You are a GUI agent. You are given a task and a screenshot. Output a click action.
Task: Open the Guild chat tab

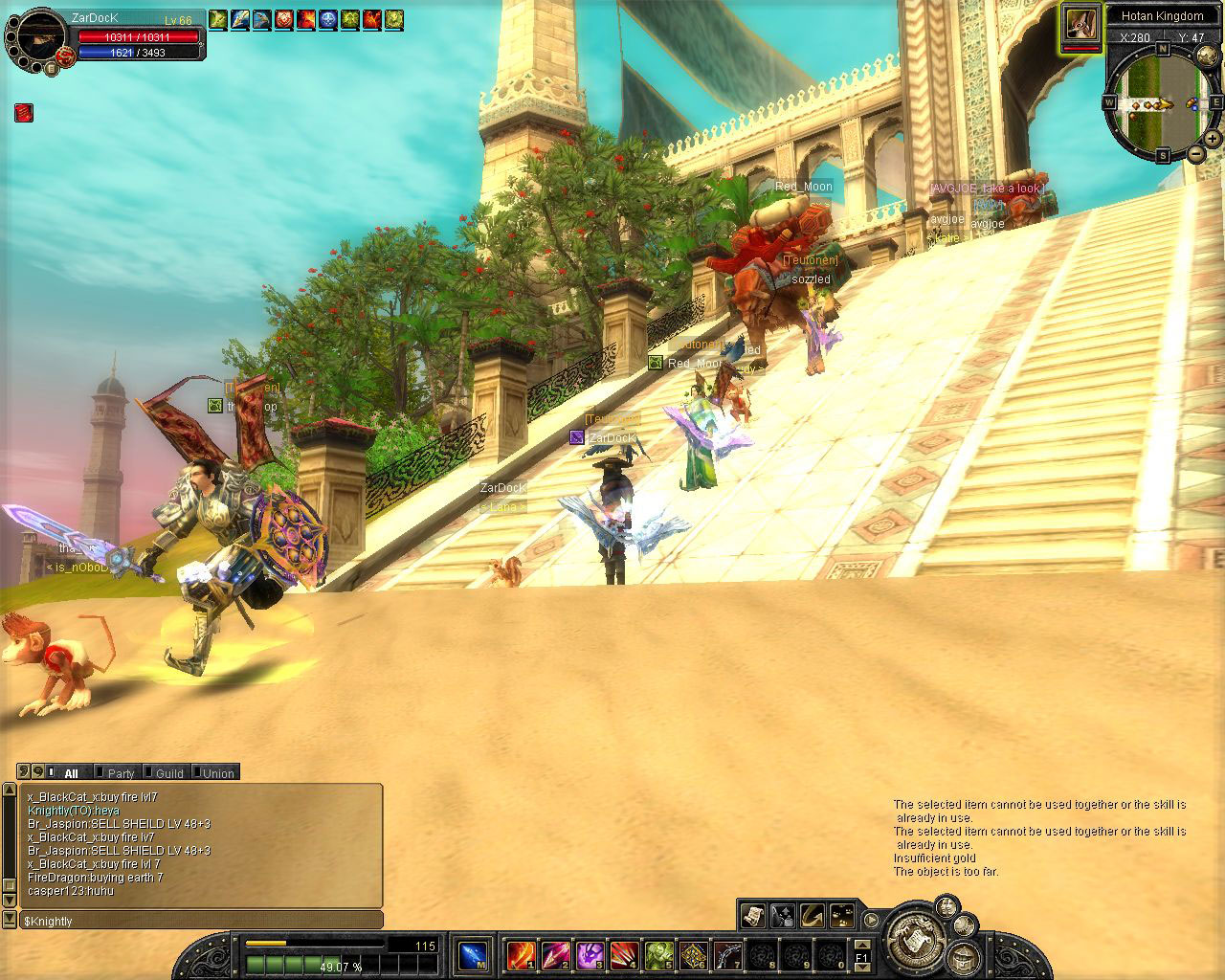tap(169, 773)
